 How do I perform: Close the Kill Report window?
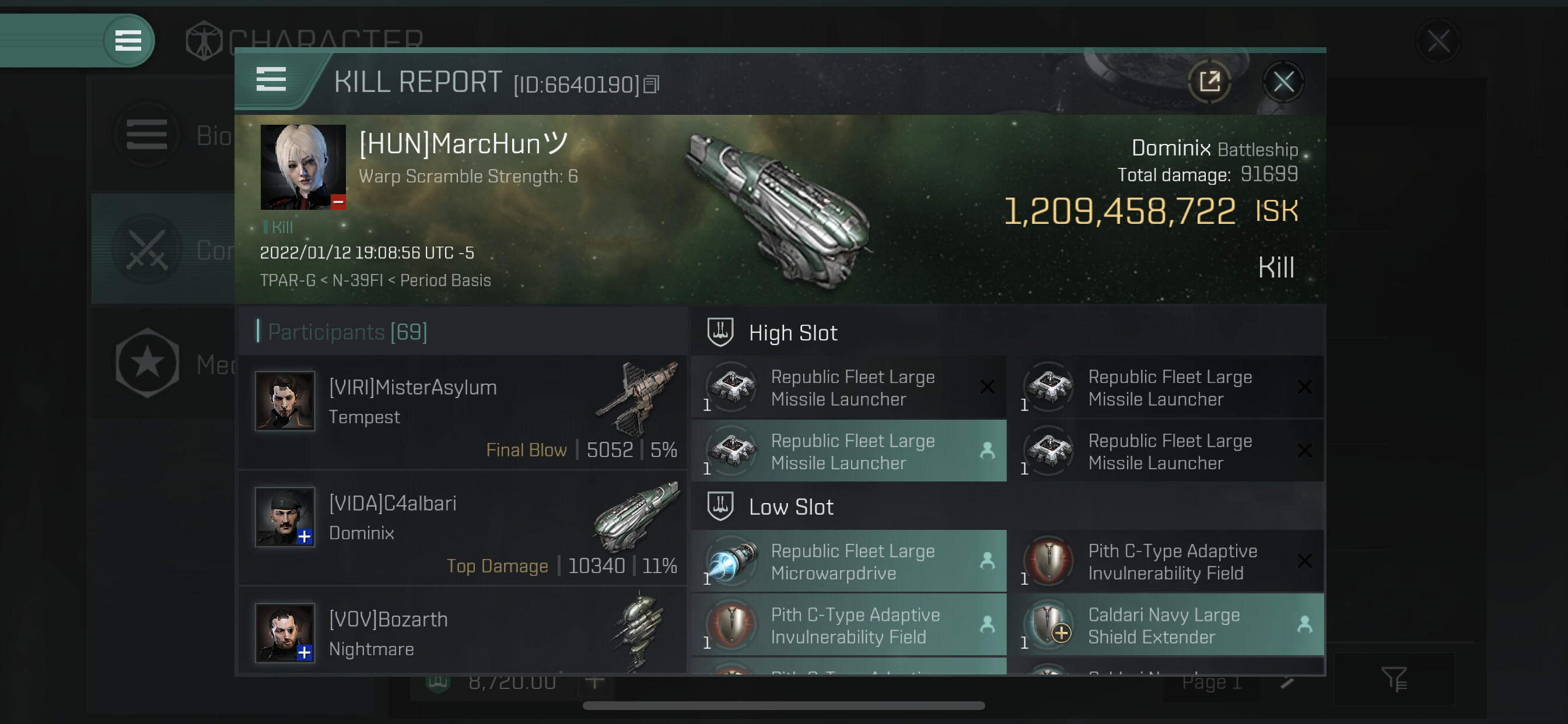point(1283,82)
